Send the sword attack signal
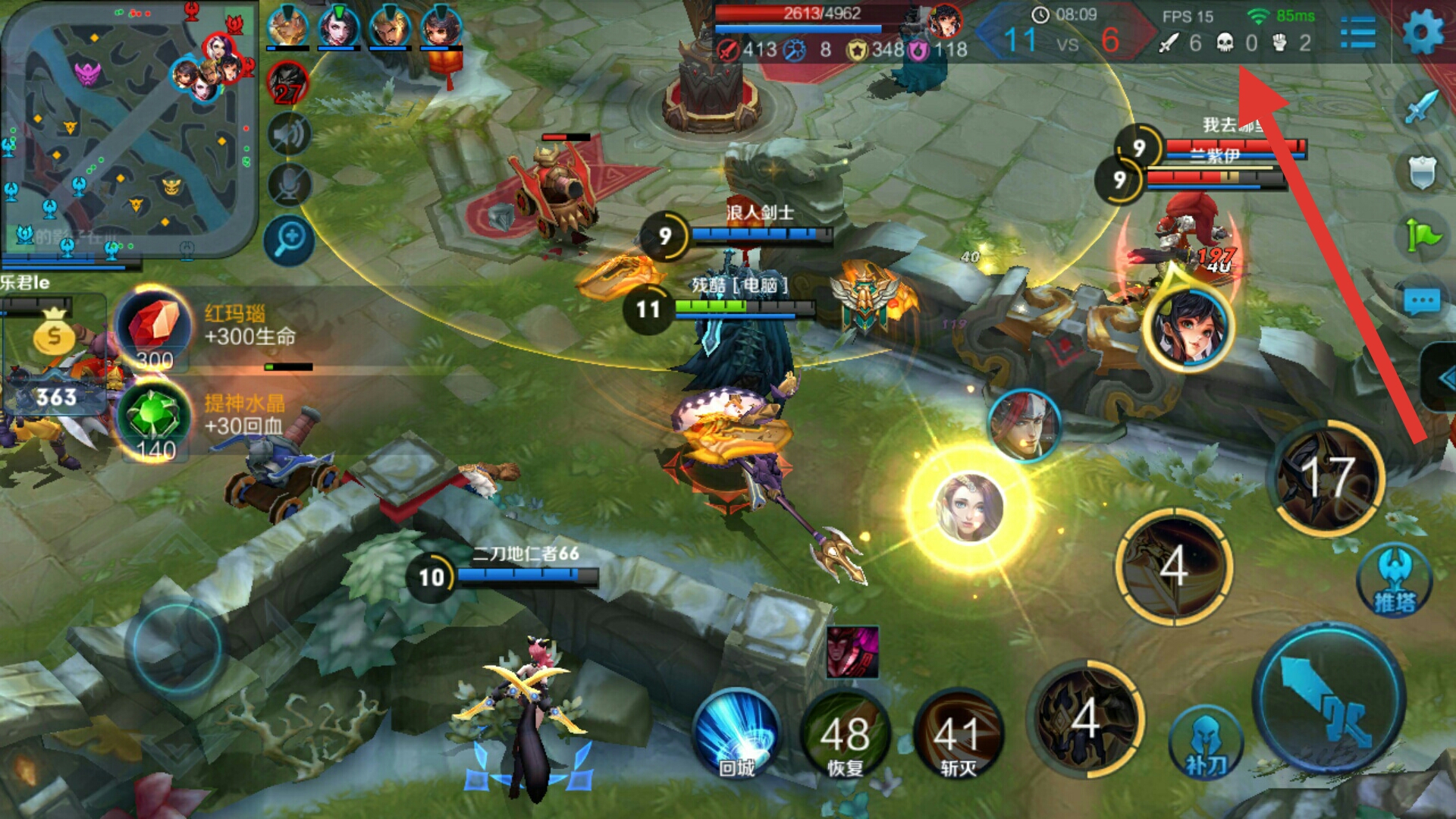Screen dimensions: 1456x819 pos(1421,107)
